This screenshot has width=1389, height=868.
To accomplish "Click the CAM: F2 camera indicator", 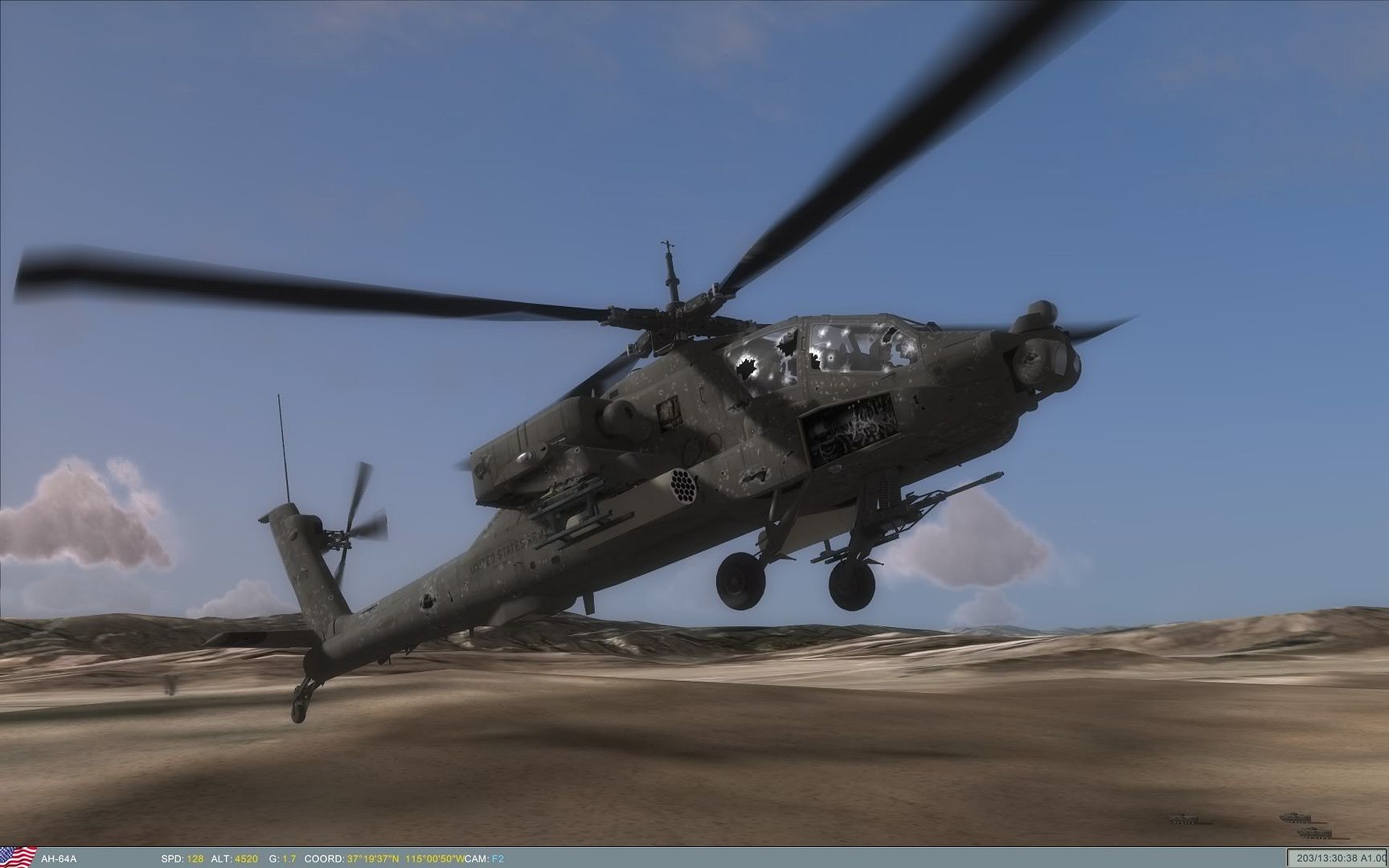I will [486, 859].
